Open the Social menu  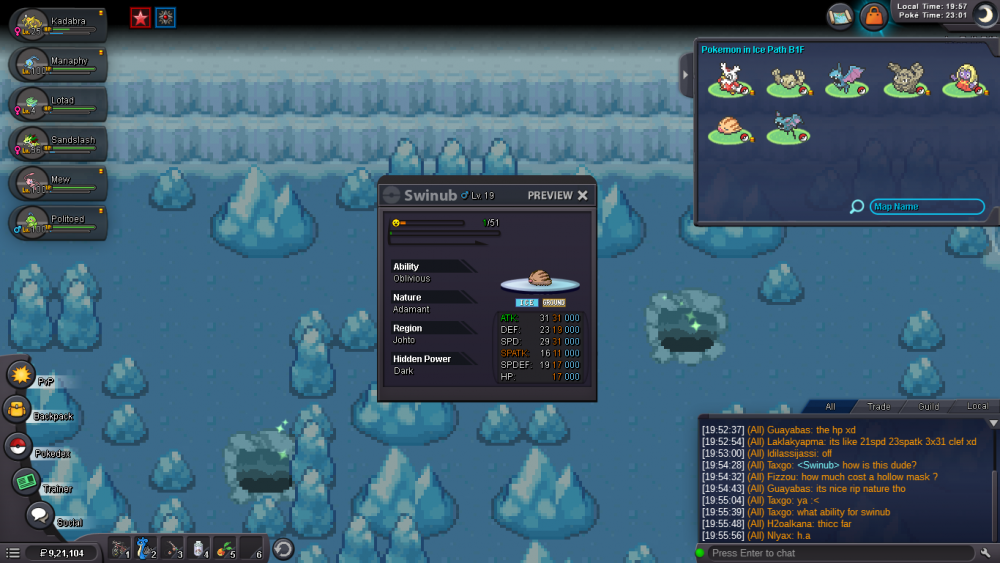(x=39, y=516)
